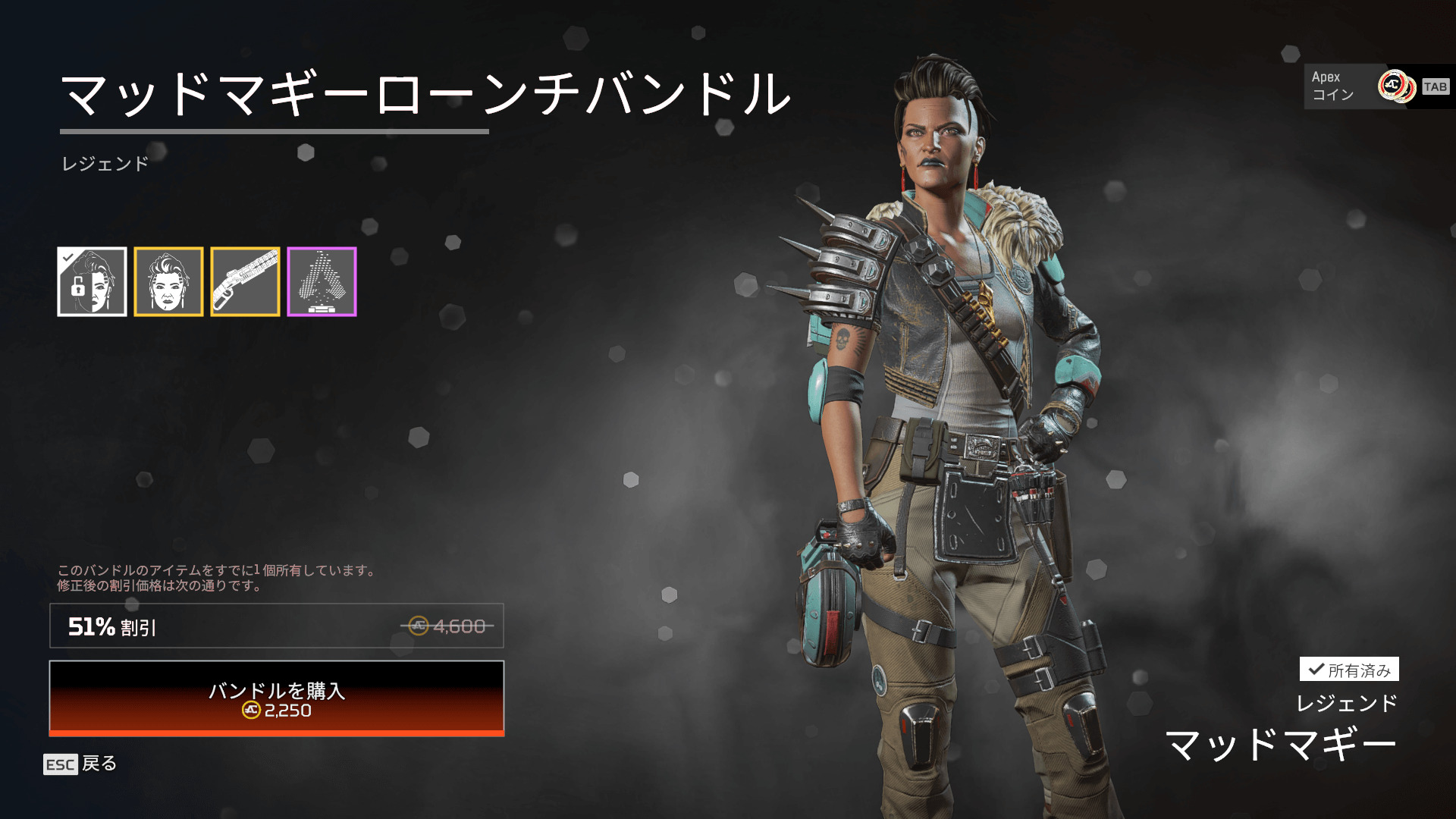Choose the gold-framed Mad Maggie skin thumbnail
1456x819 pixels.
pyautogui.click(x=168, y=281)
